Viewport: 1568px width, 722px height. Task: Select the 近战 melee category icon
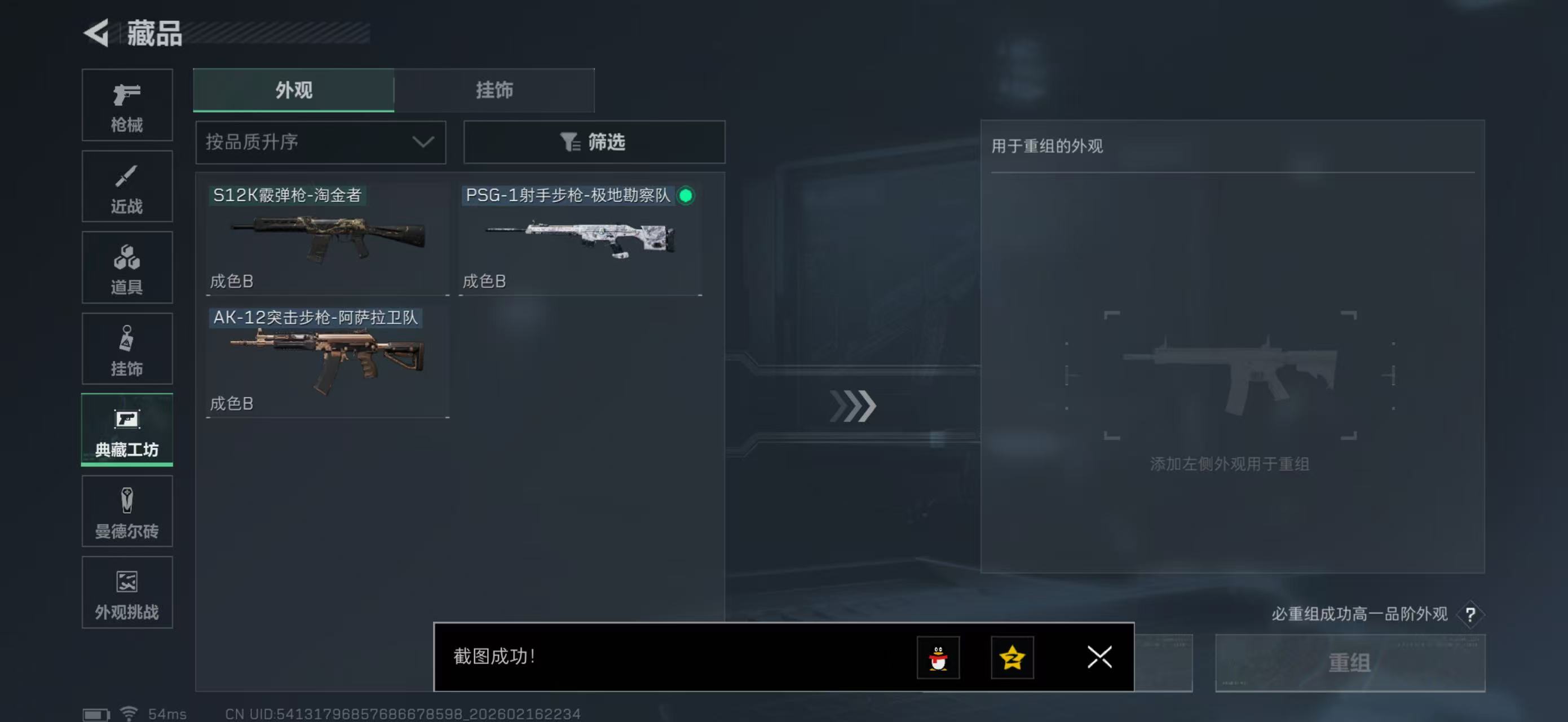tap(127, 186)
